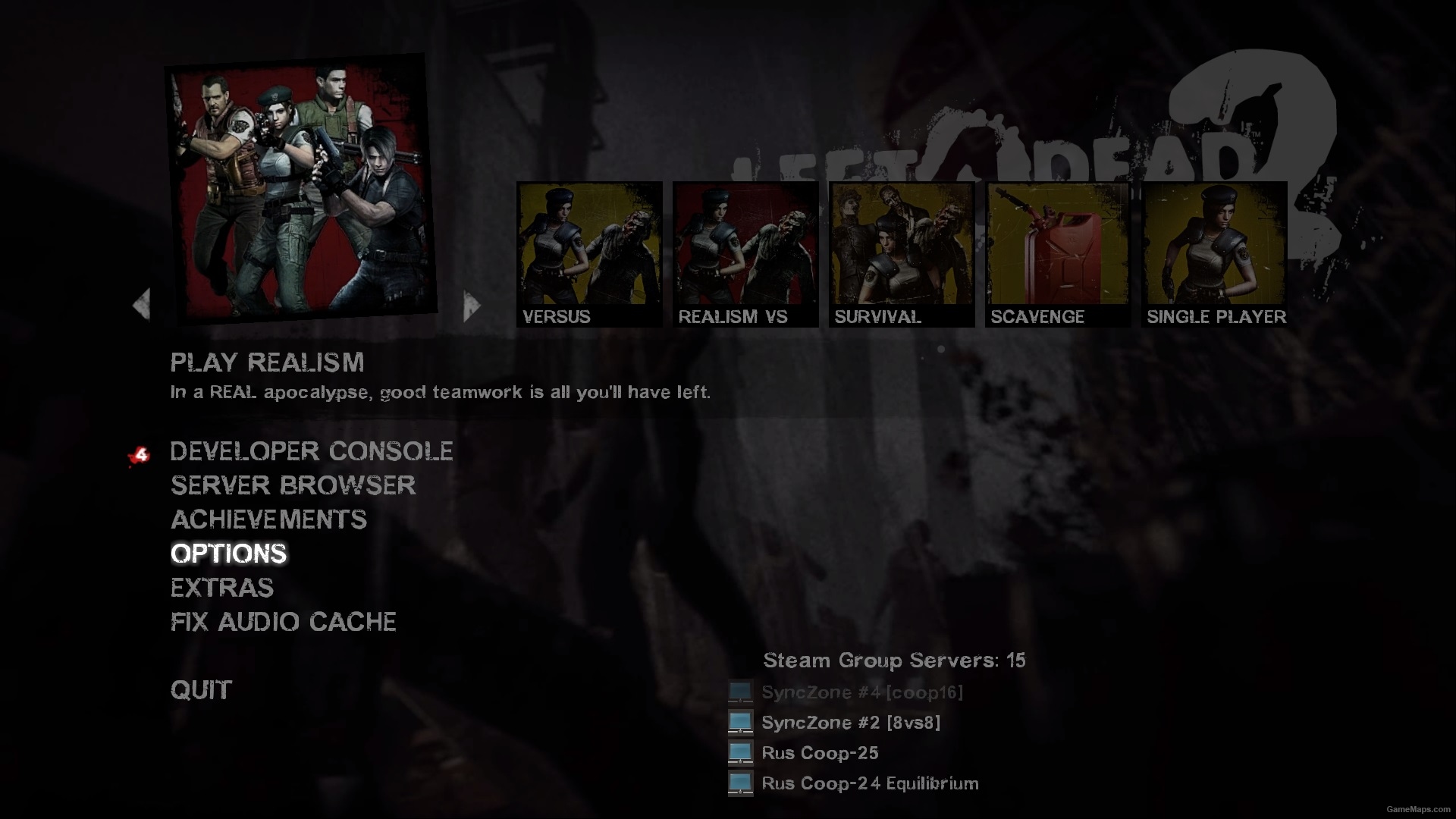Screen dimensions: 1456x819
Task: Select Fix Audio Cache
Action: (x=282, y=622)
